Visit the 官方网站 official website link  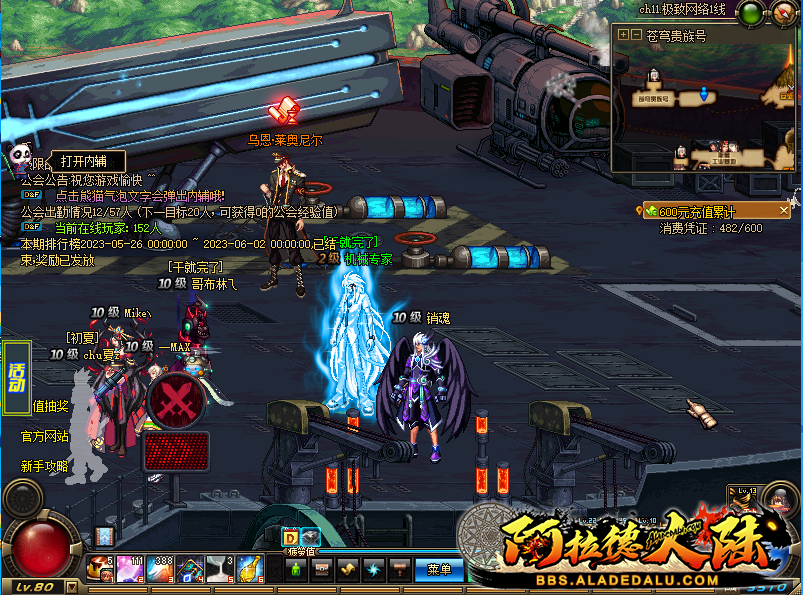(45, 436)
